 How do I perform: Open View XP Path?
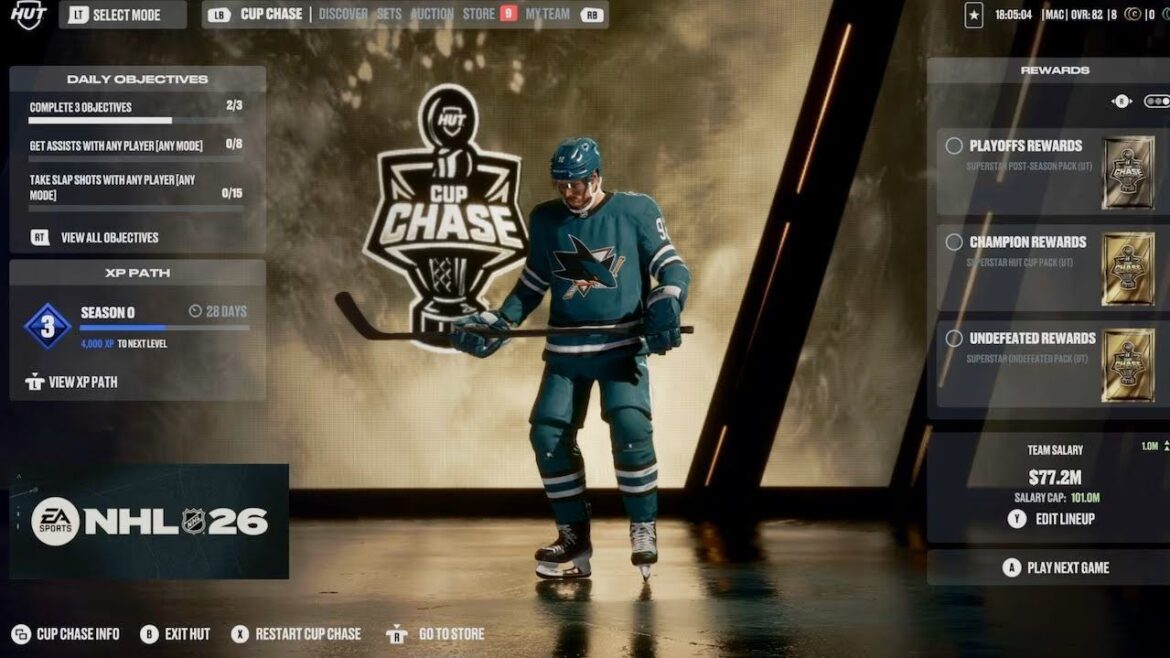pos(82,382)
